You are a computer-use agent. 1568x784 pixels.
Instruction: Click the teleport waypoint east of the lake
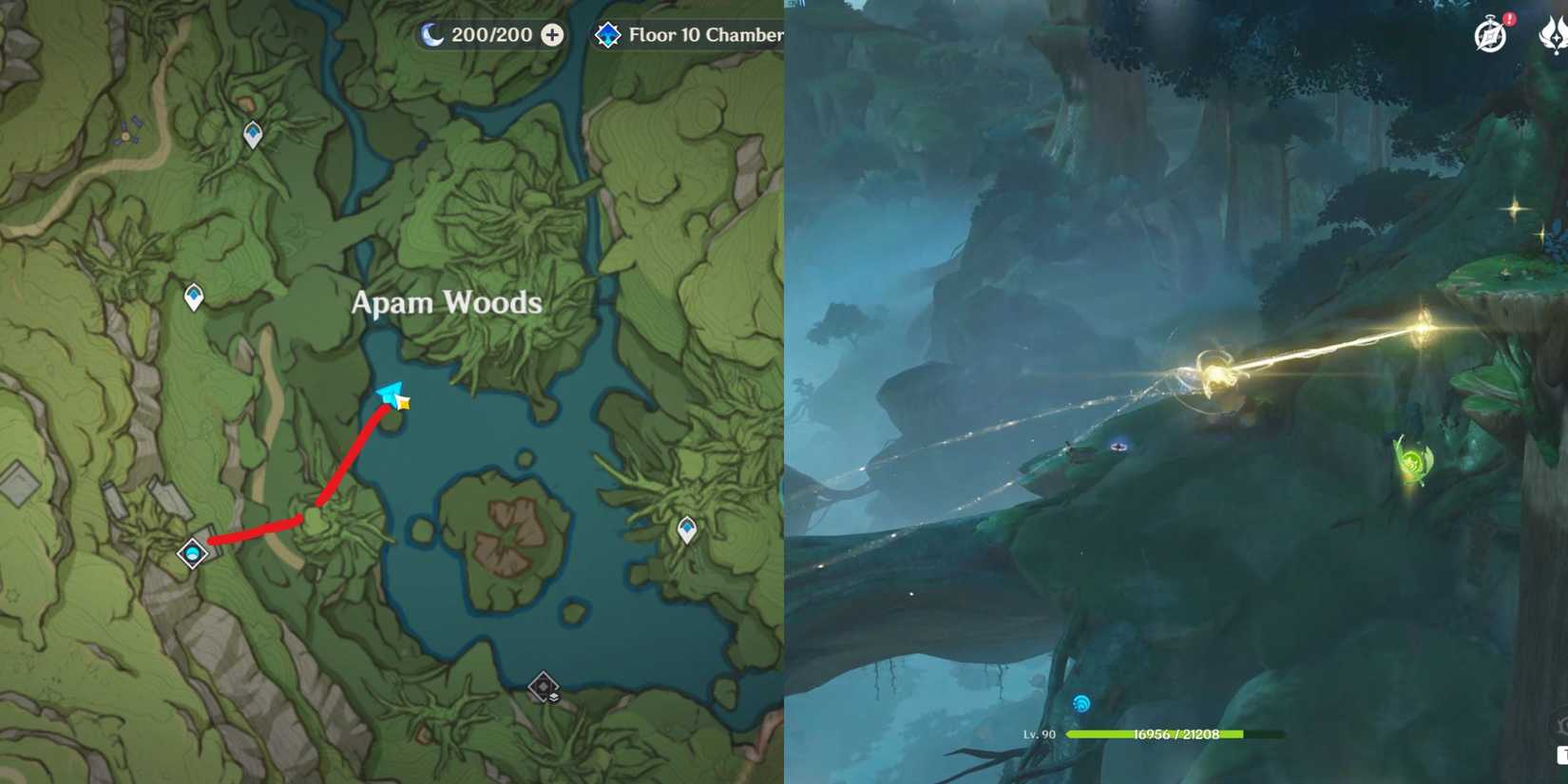(x=686, y=526)
